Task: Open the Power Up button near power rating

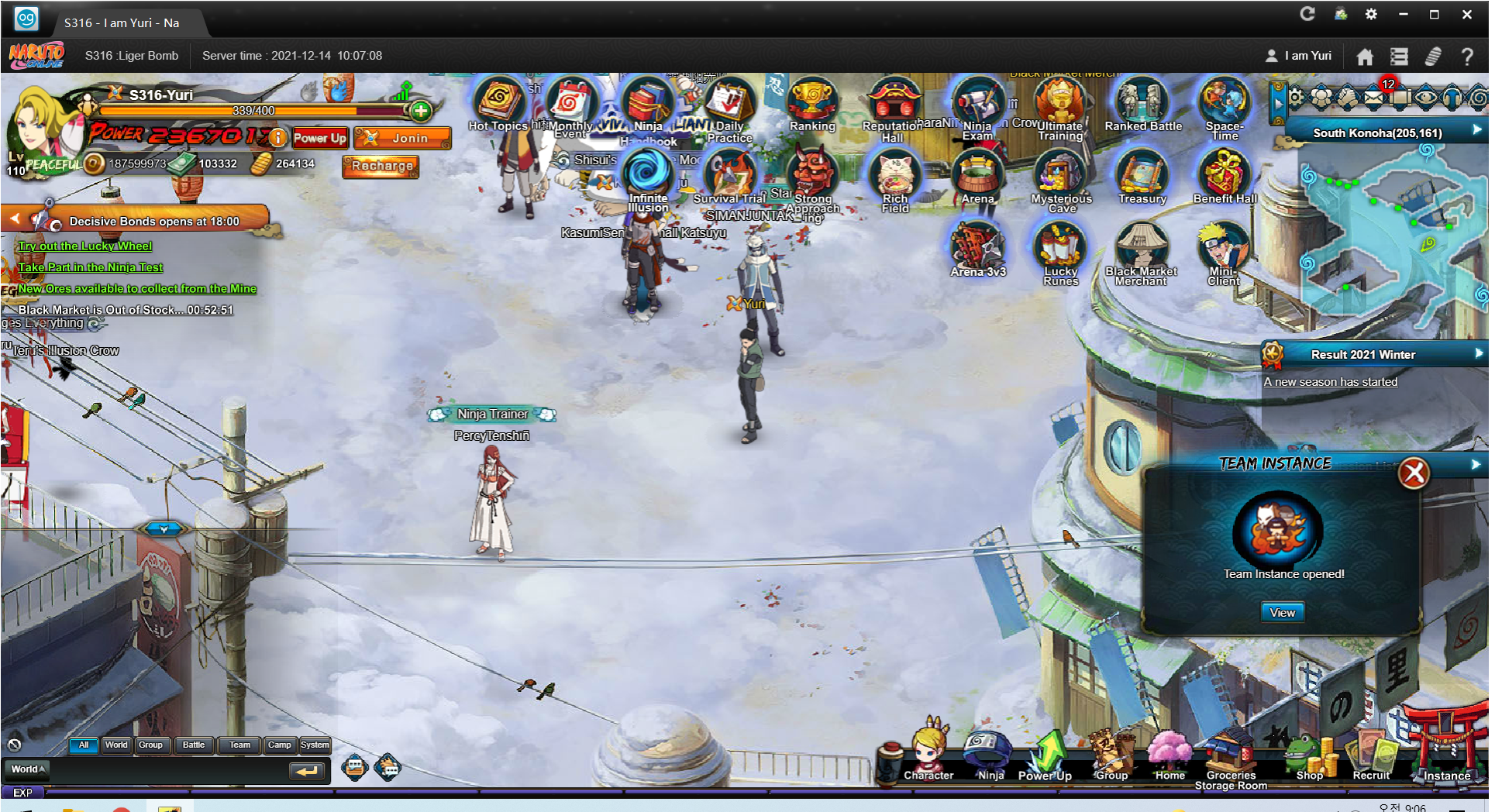Action: pyautogui.click(x=319, y=138)
